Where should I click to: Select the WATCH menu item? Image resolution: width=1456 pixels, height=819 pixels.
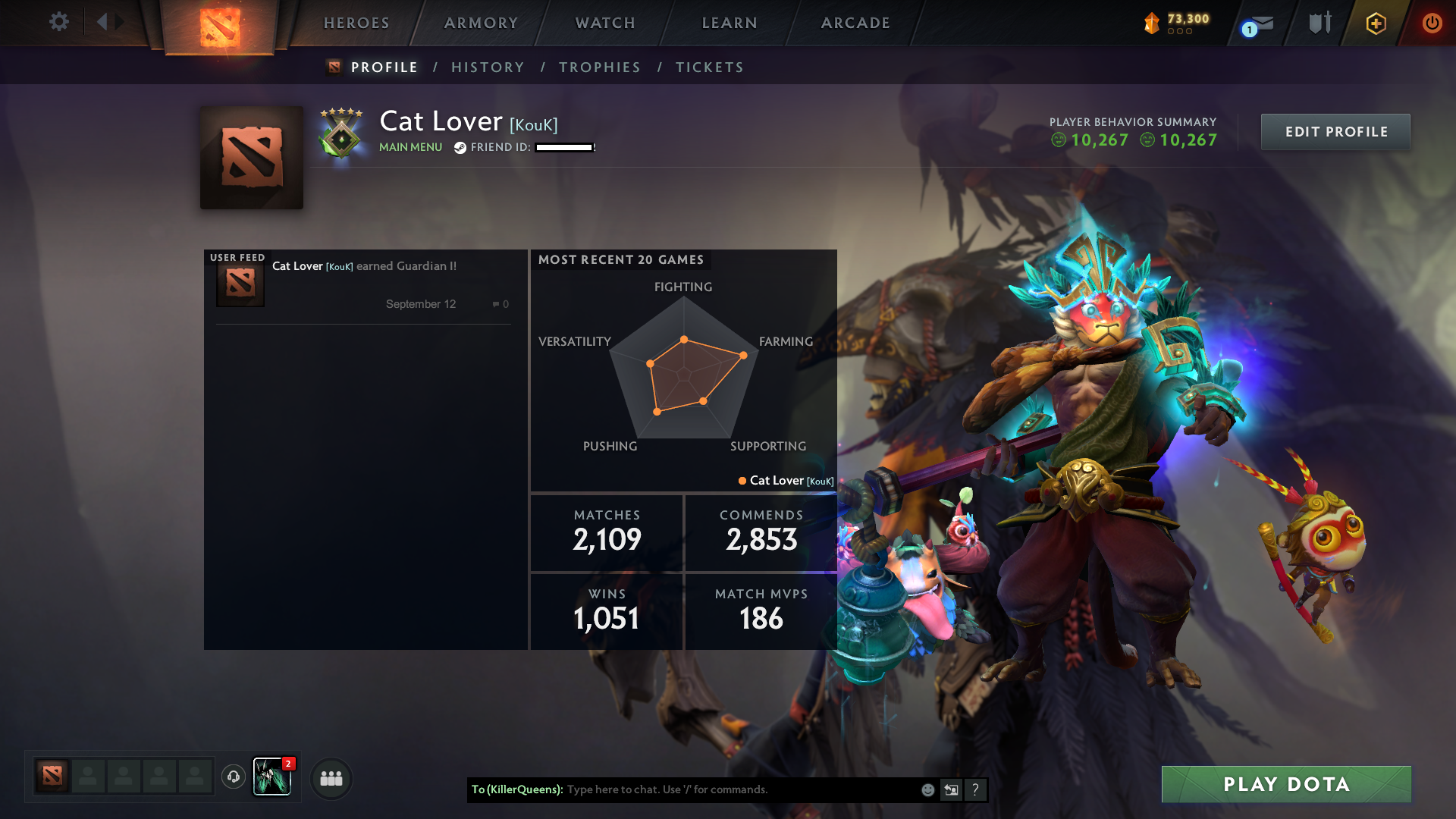(x=604, y=23)
